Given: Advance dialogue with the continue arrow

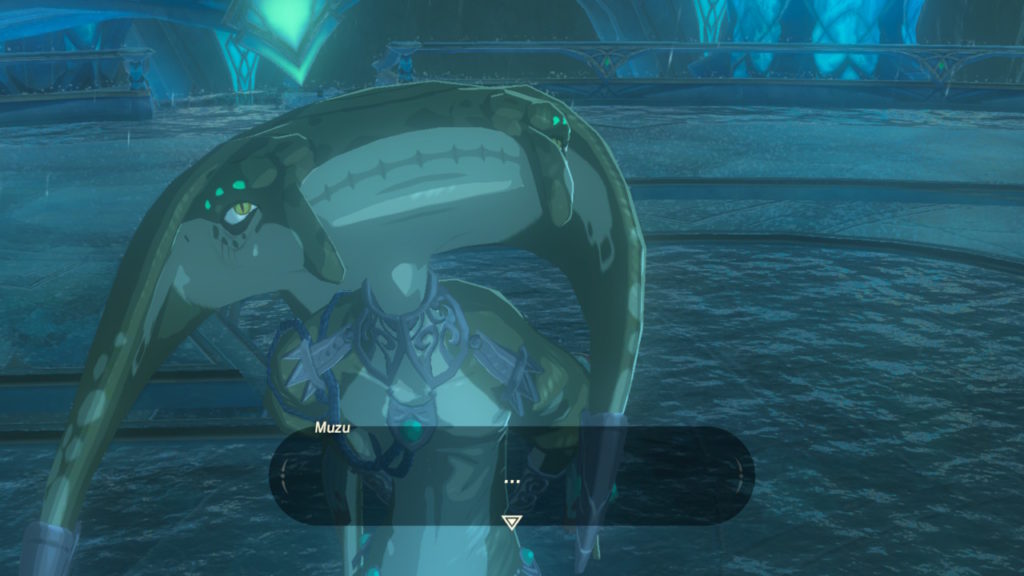Looking at the screenshot, I should coord(512,521).
